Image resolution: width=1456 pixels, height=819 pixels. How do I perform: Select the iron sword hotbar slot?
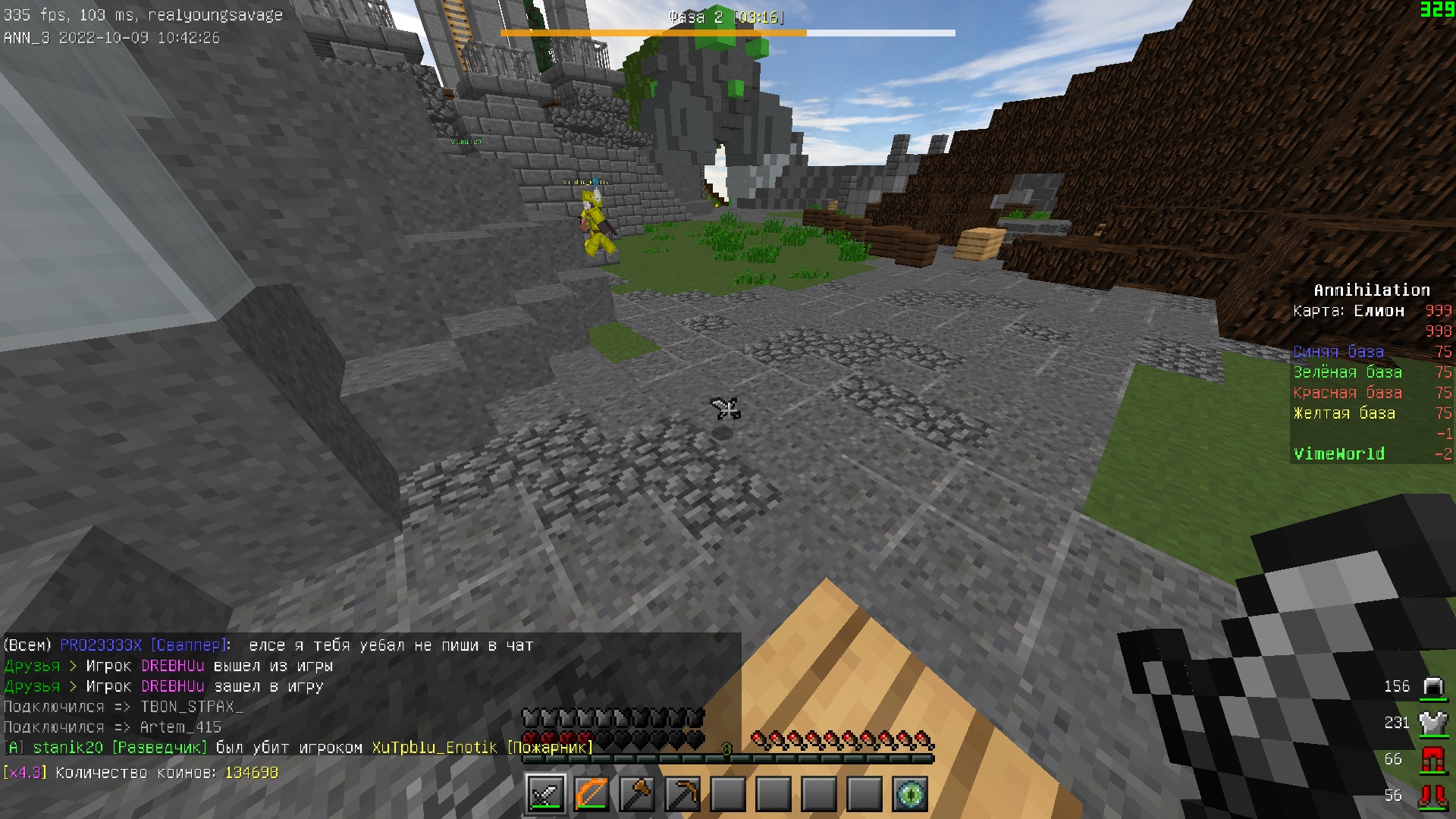(x=545, y=794)
